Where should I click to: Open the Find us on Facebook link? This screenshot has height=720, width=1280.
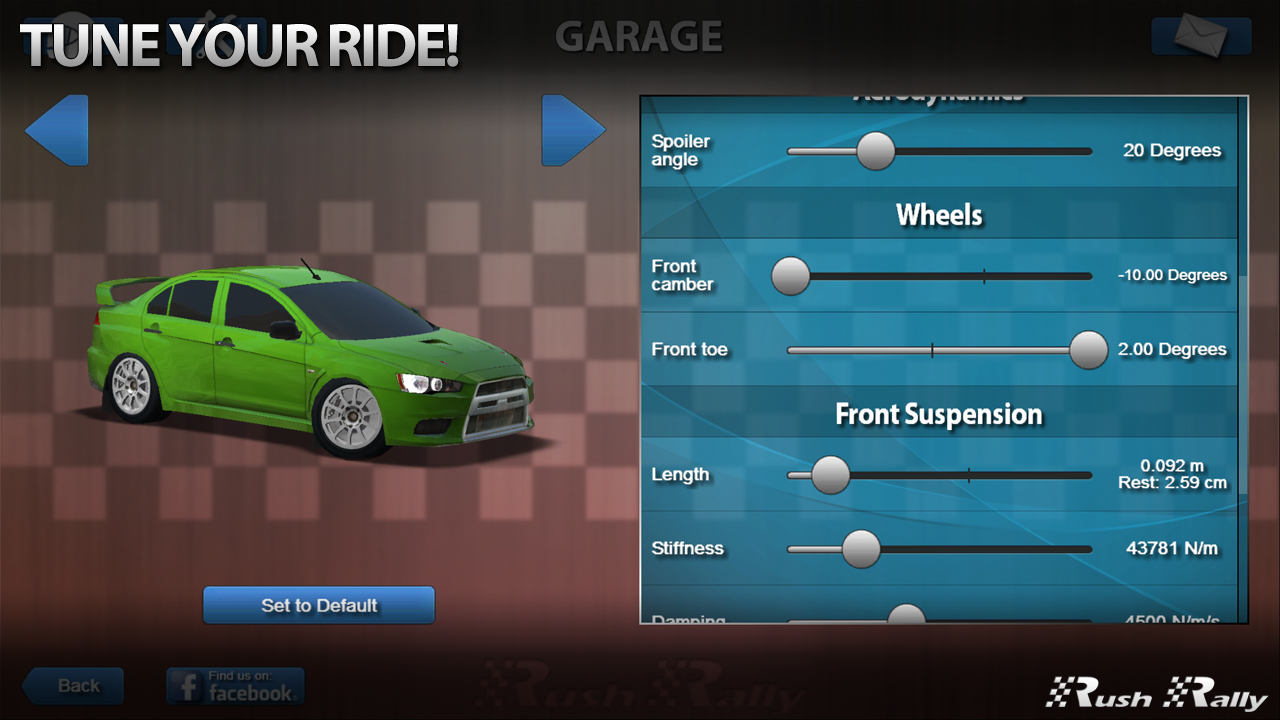pos(235,686)
